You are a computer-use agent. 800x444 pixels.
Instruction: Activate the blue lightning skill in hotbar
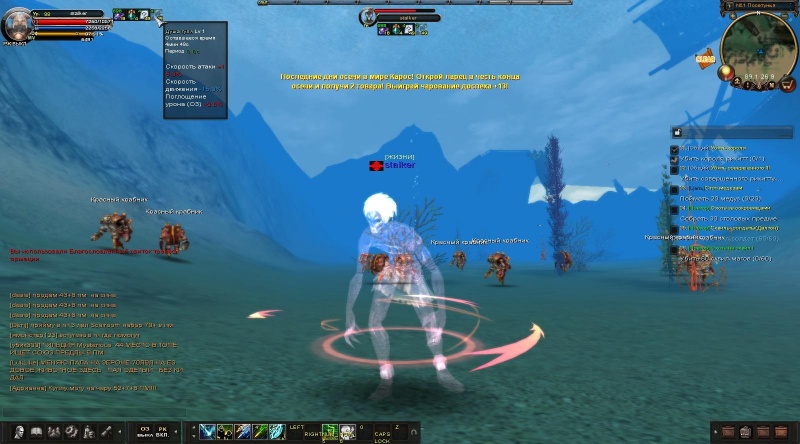[x=207, y=432]
